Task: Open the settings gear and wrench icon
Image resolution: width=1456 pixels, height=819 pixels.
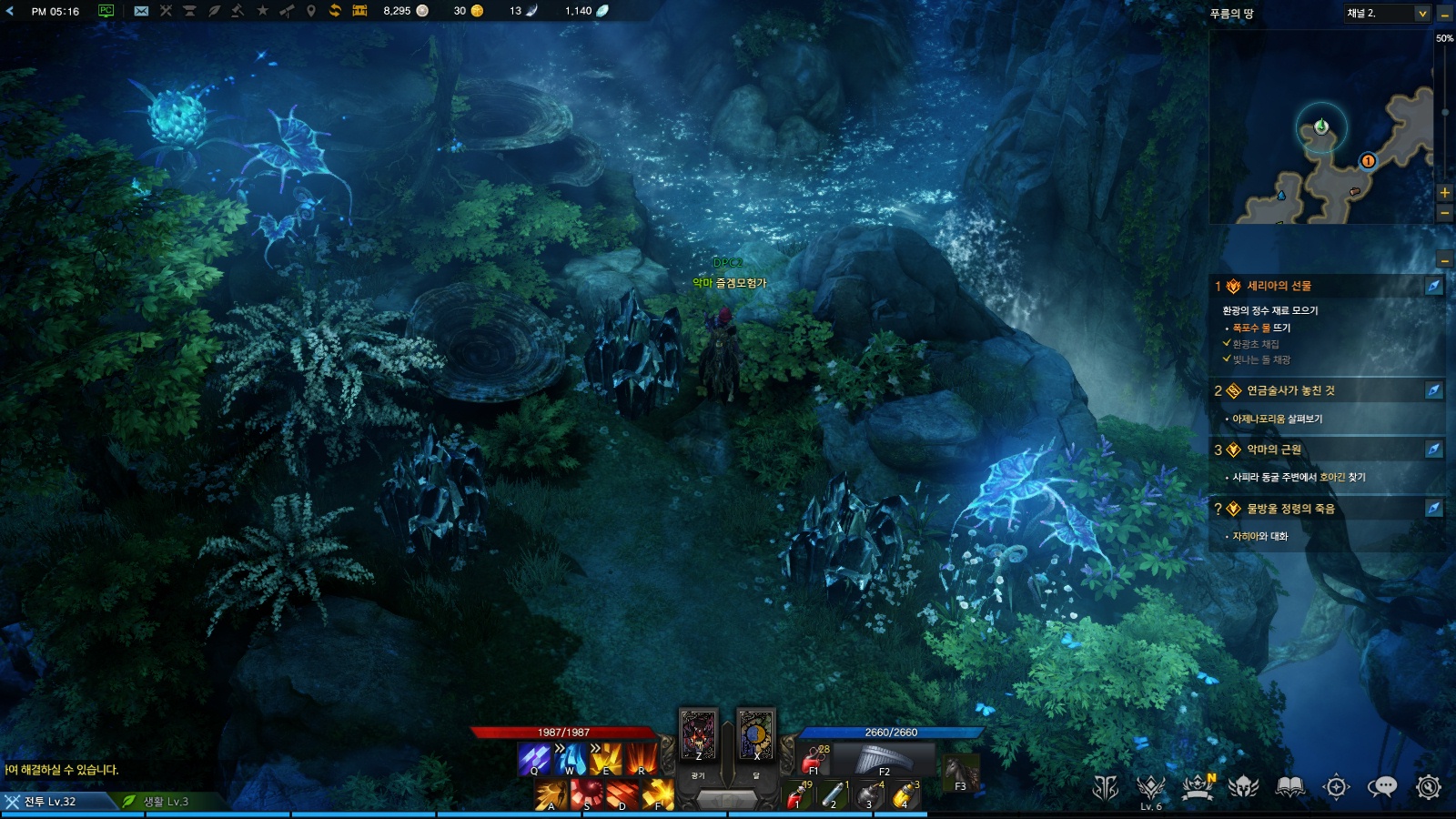Action: [x=1428, y=786]
